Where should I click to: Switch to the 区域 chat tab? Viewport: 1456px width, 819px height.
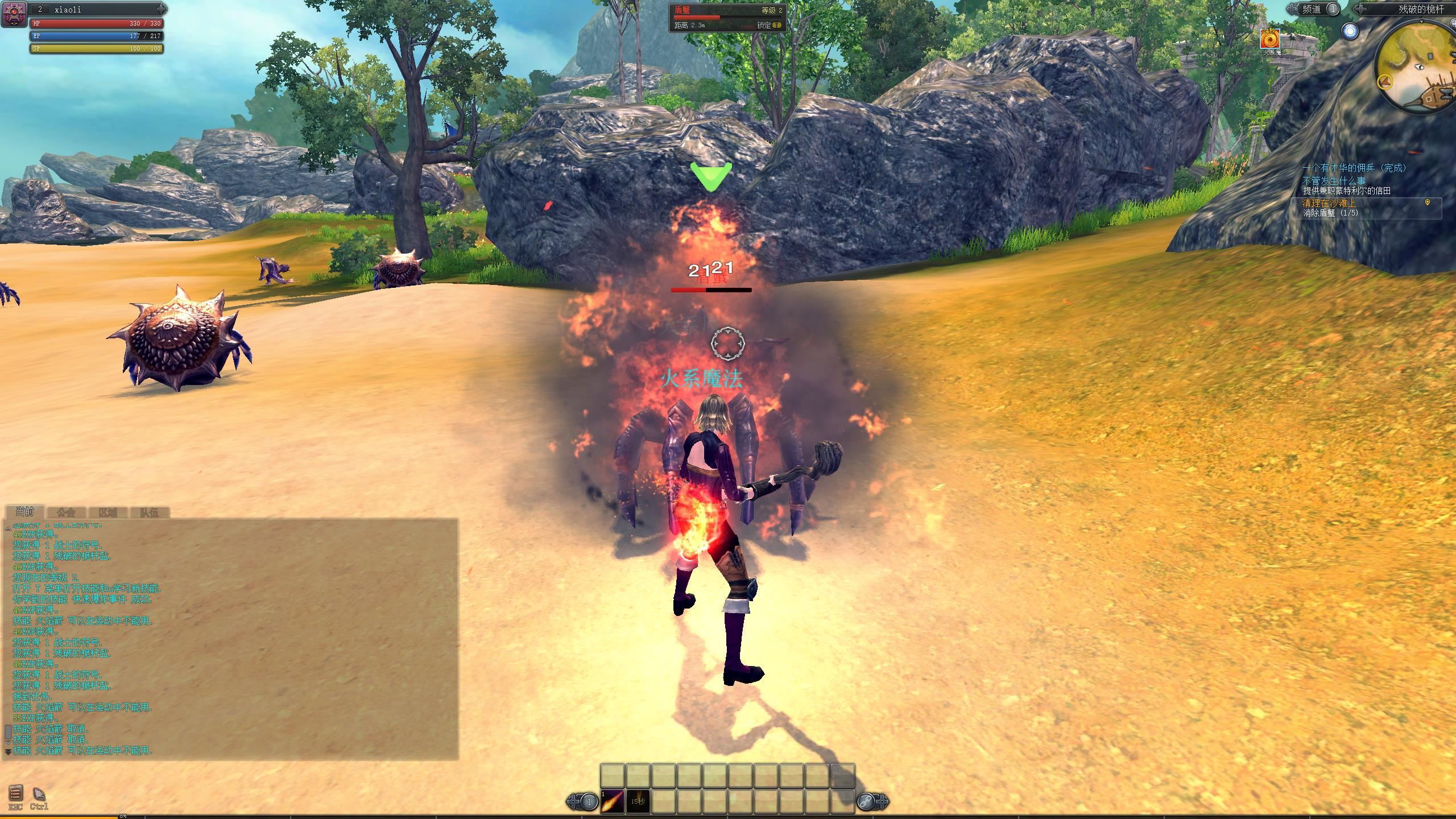[x=107, y=512]
